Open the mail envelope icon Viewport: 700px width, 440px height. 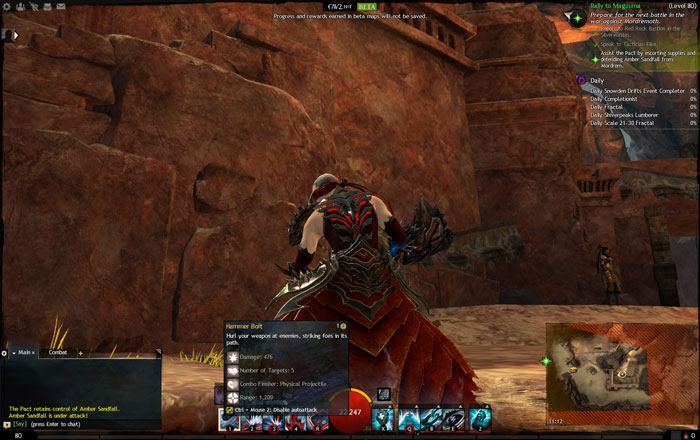pyautogui.click(x=61, y=6)
